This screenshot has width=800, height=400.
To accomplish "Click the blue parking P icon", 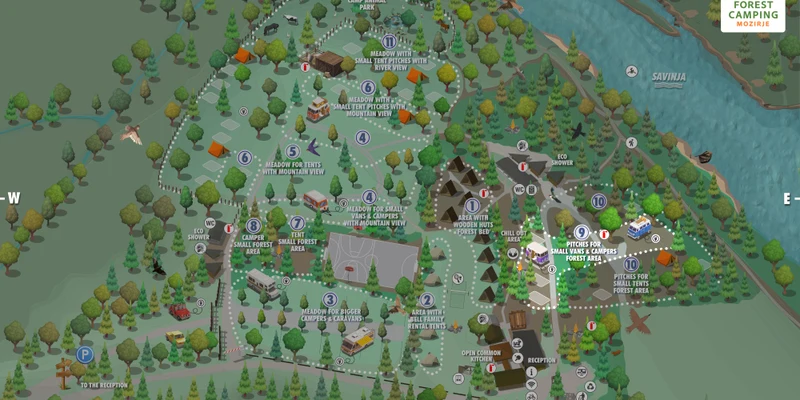I will point(84,354).
